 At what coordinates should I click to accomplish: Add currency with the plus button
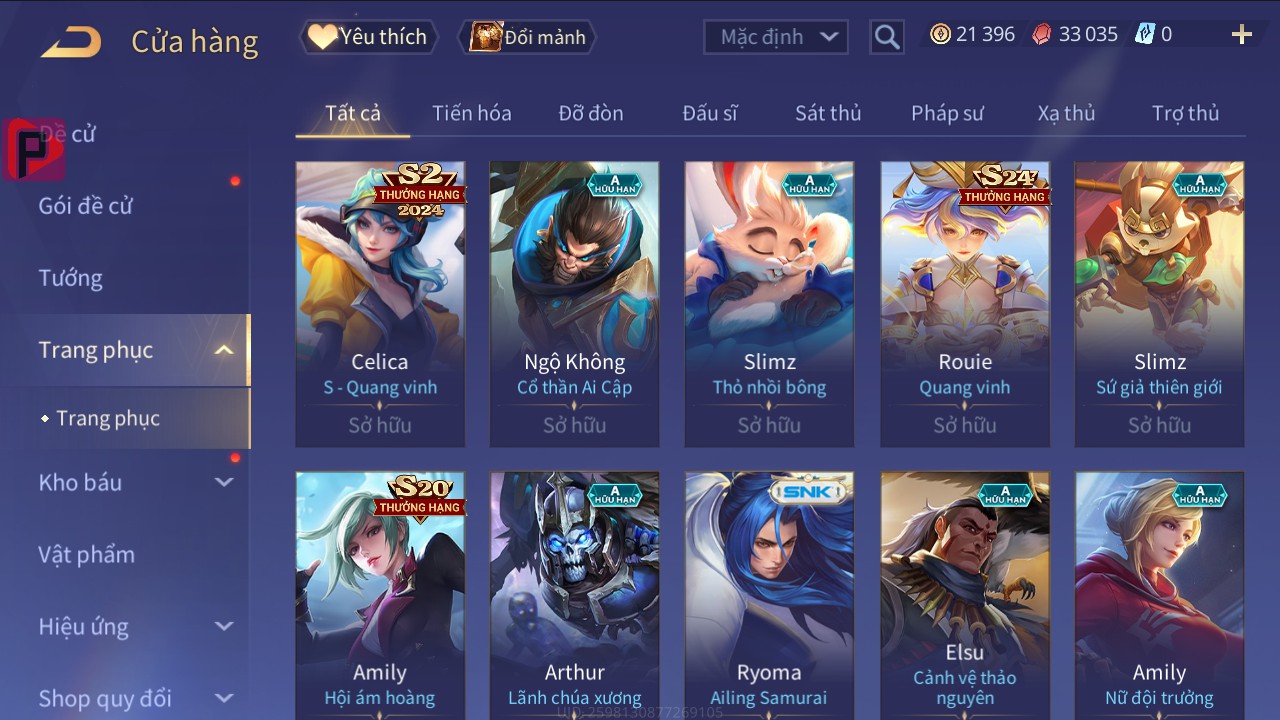[x=1241, y=35]
